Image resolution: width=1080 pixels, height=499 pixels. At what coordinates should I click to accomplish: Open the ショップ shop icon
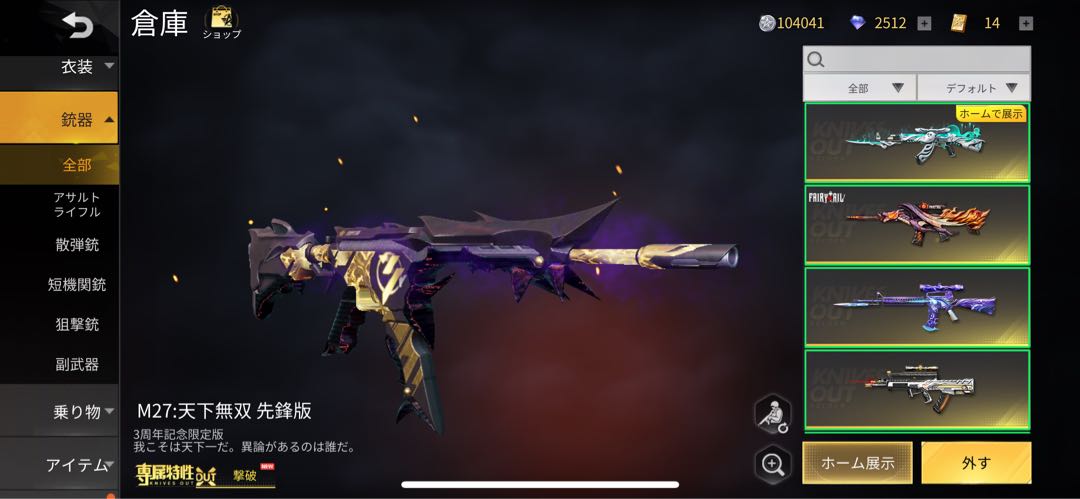pos(221,22)
